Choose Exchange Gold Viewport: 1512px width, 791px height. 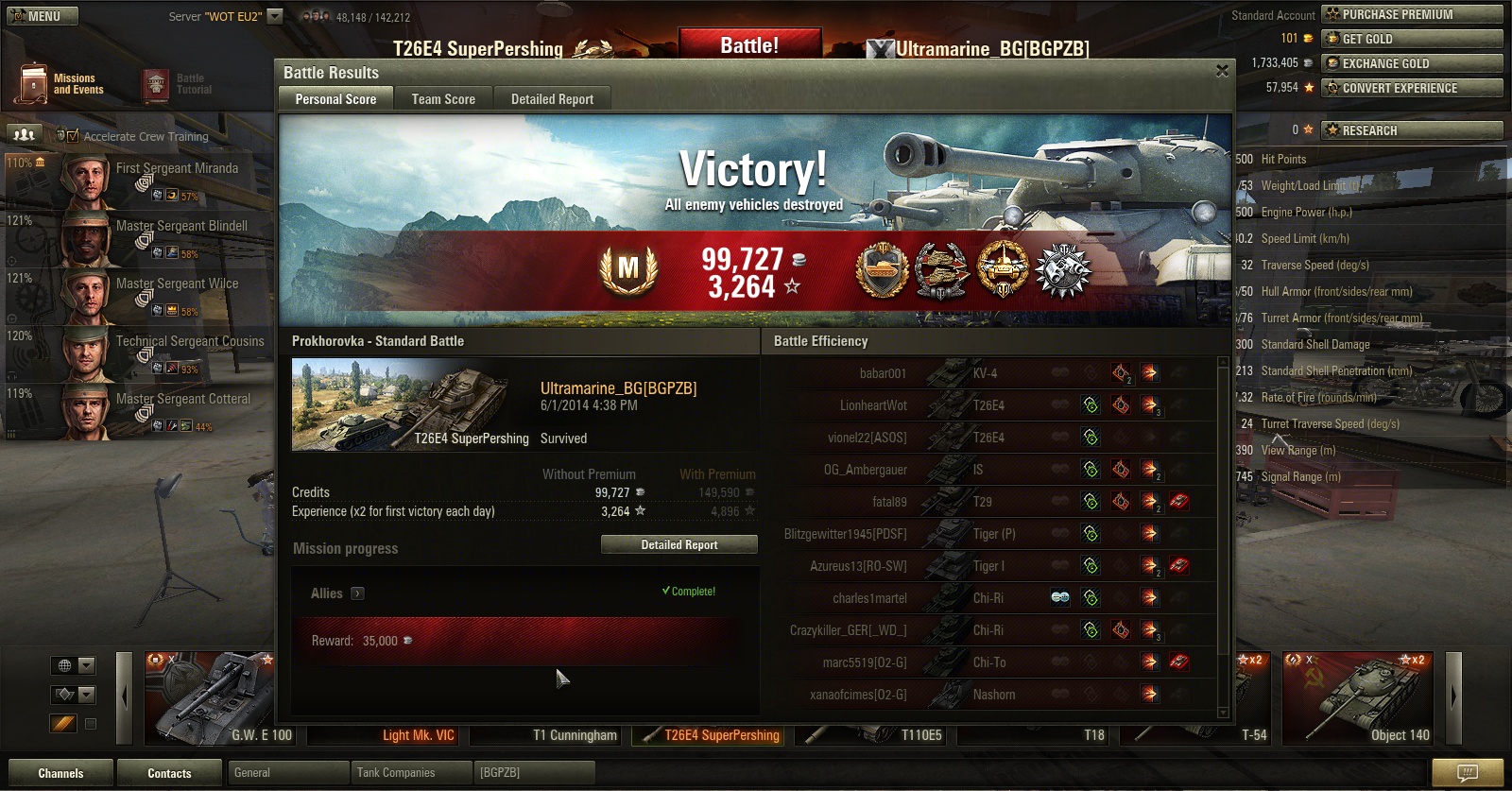pos(1411,63)
